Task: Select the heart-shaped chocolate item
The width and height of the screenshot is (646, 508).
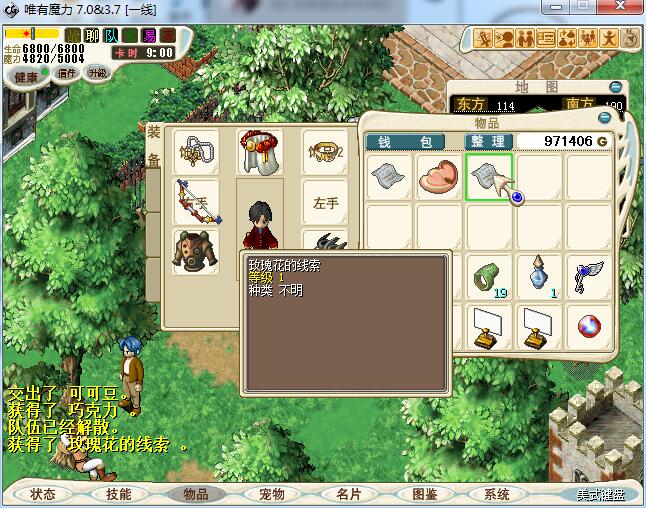Action: click(440, 177)
